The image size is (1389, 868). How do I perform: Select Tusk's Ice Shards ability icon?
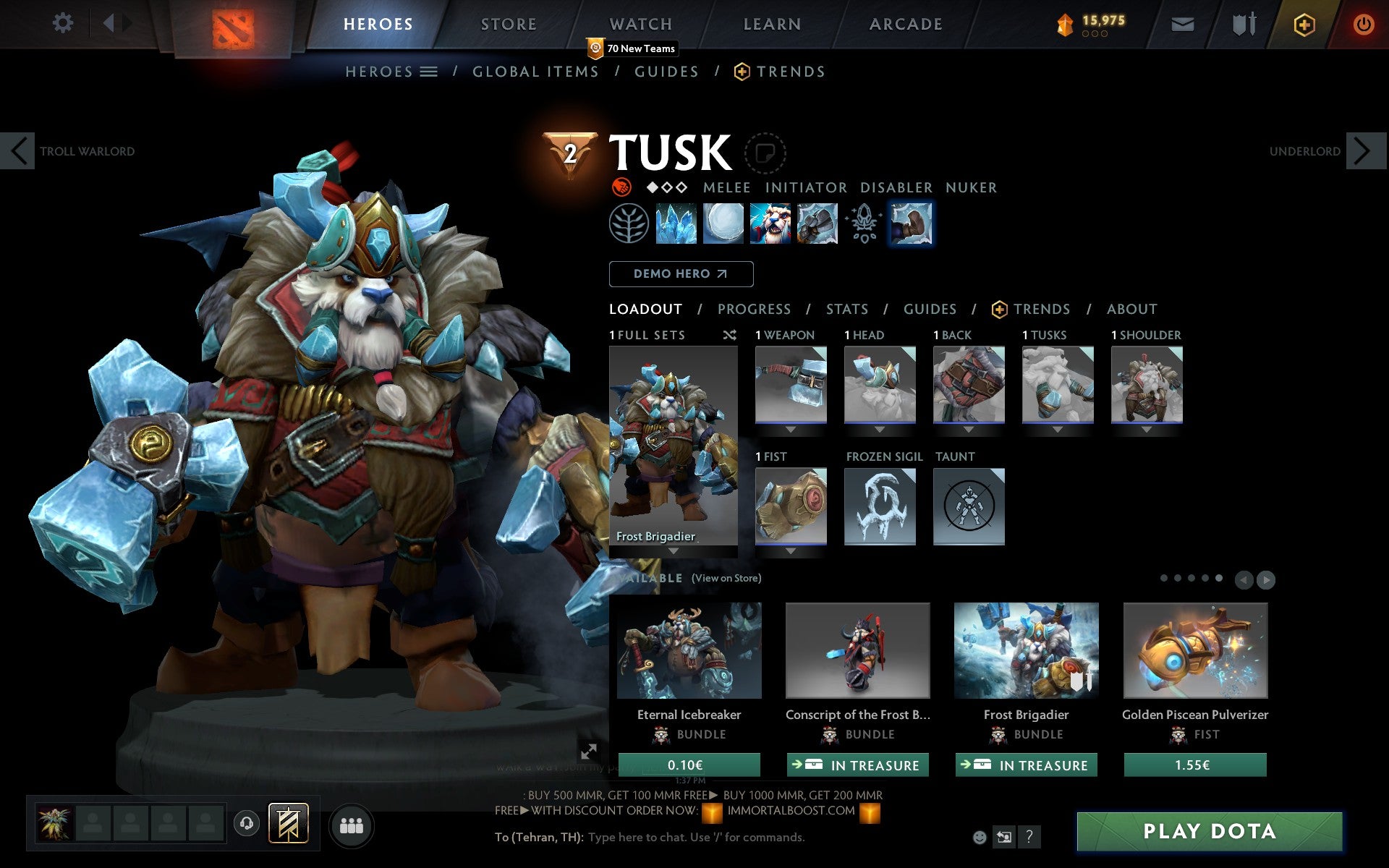(x=676, y=224)
